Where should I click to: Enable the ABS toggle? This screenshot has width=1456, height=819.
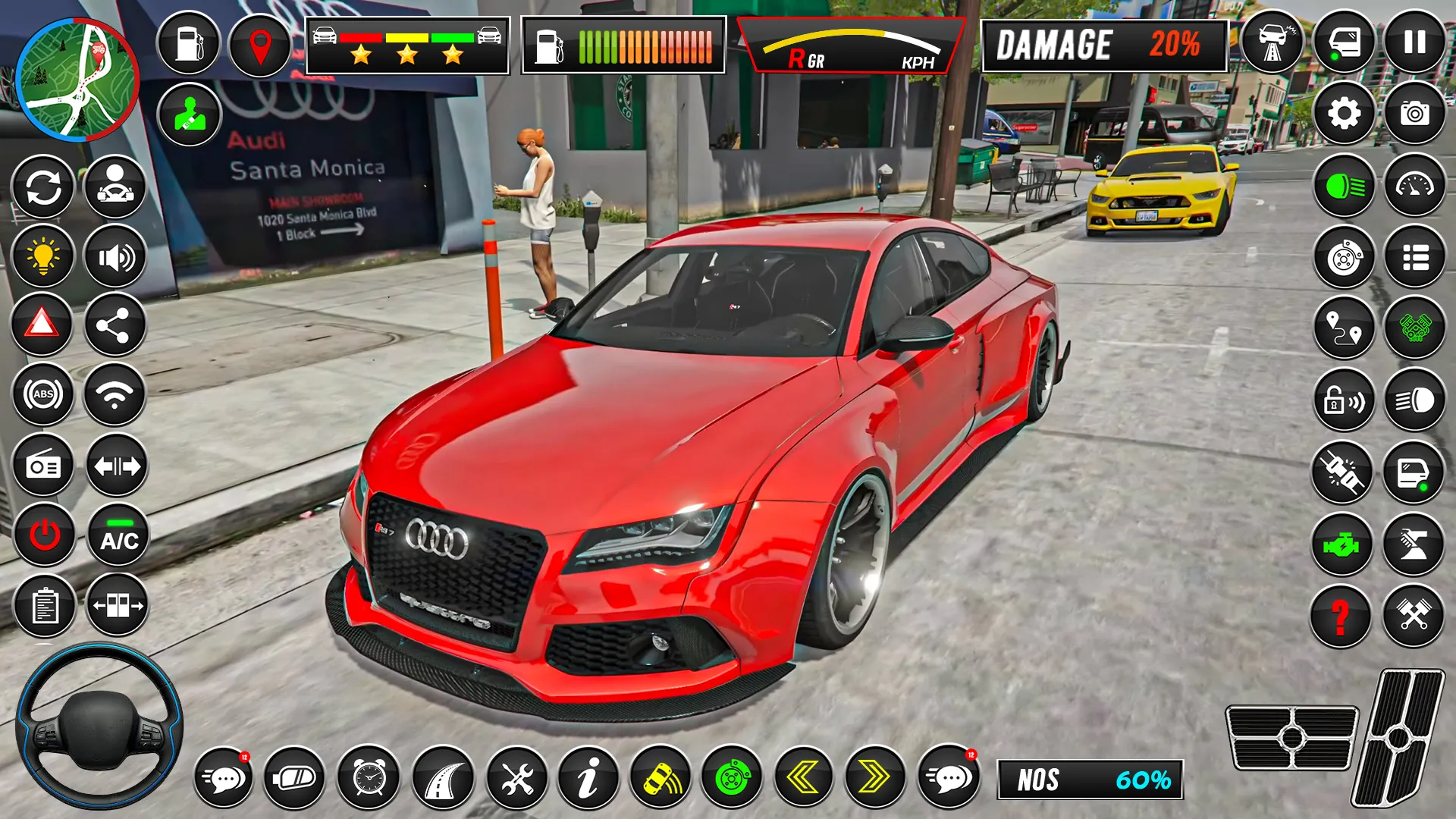click(43, 394)
